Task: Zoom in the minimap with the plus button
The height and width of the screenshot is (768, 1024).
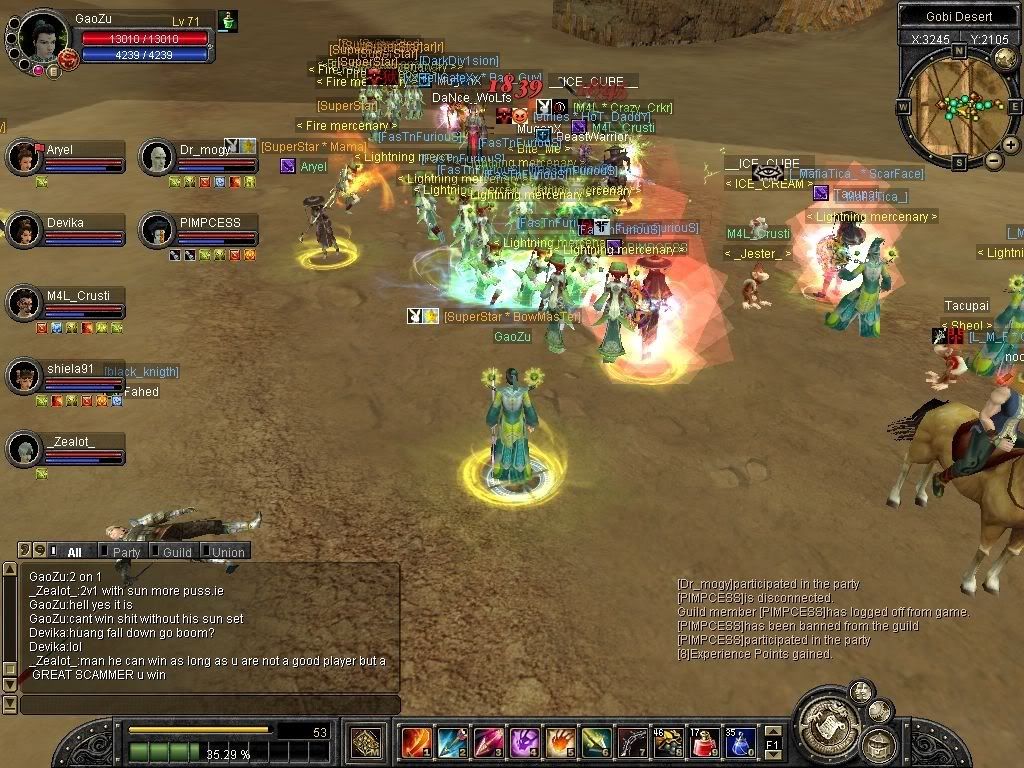Action: point(1011,144)
